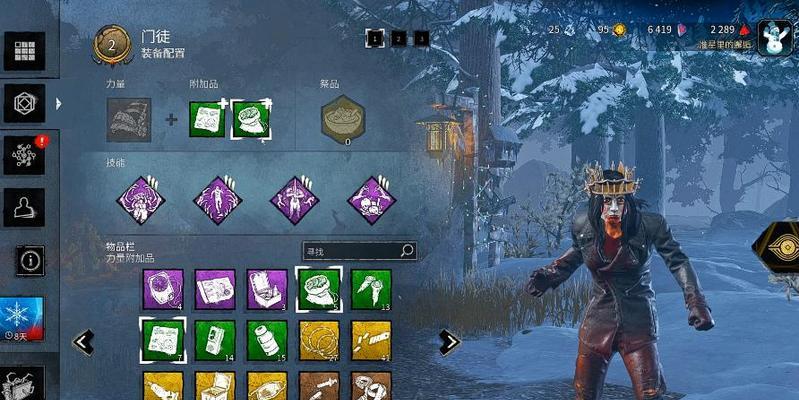Select the green bottle add-on with count 15
This screenshot has height=400, width=799.
click(267, 338)
